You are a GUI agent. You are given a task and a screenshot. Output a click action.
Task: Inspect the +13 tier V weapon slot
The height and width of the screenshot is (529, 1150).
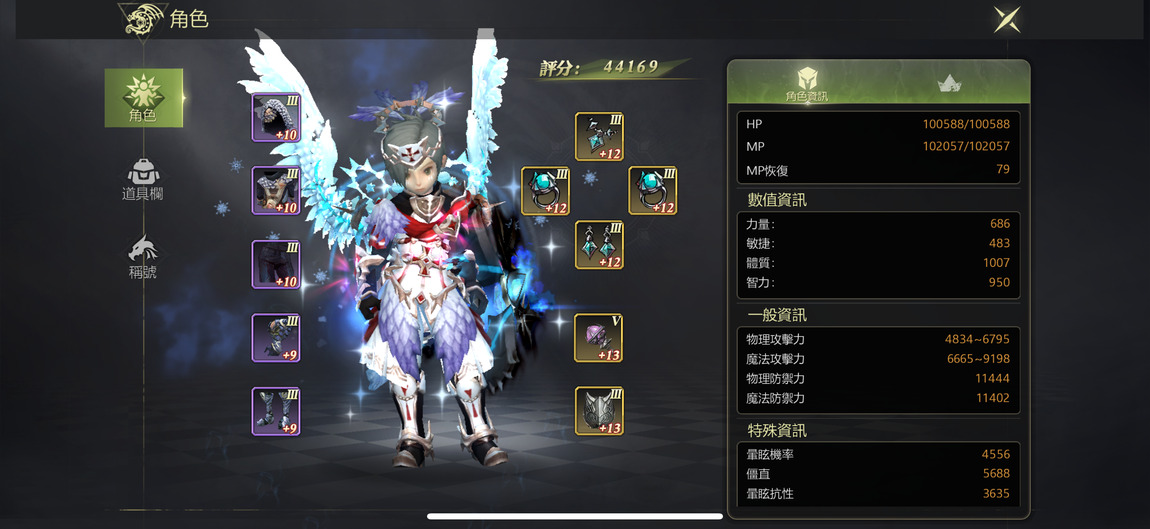599,338
